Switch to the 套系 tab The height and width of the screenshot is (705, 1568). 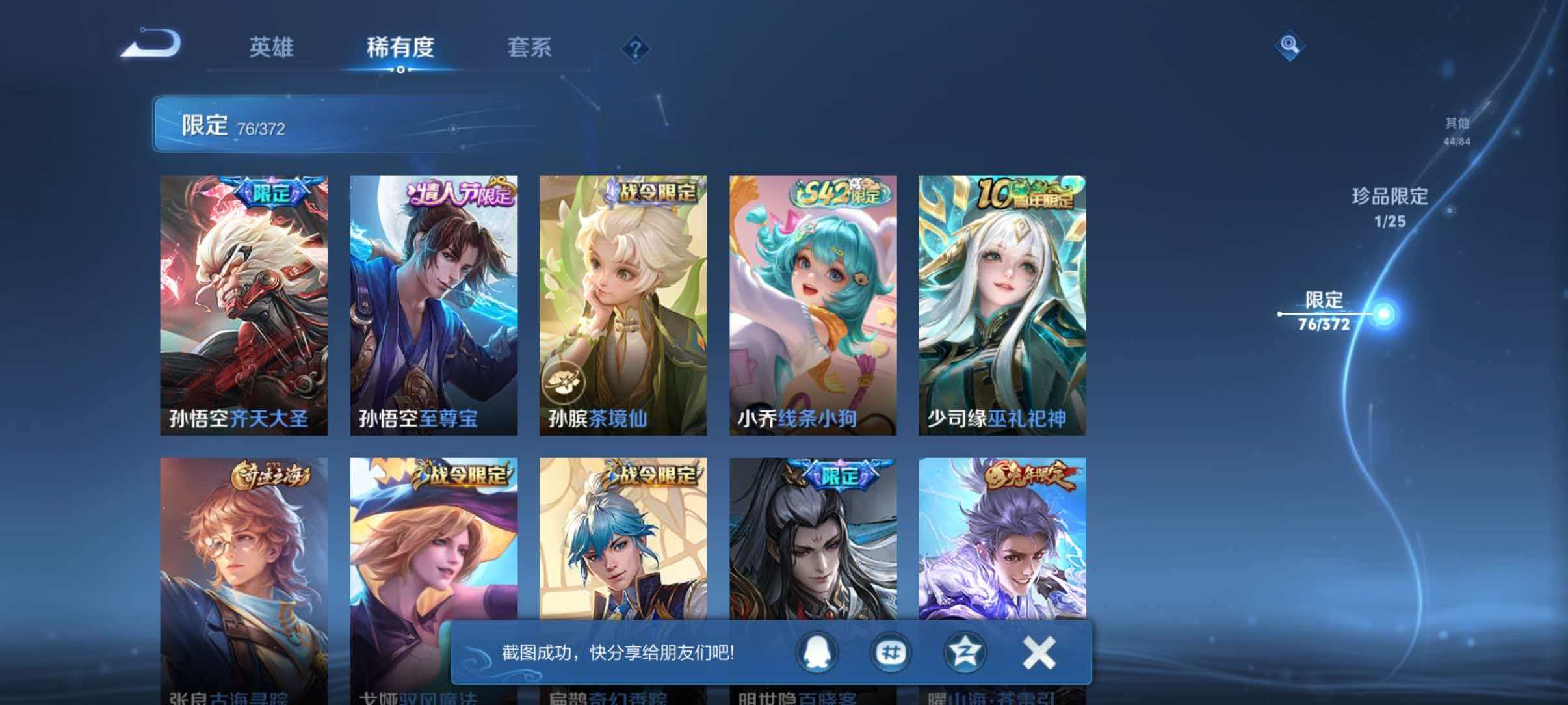click(530, 48)
